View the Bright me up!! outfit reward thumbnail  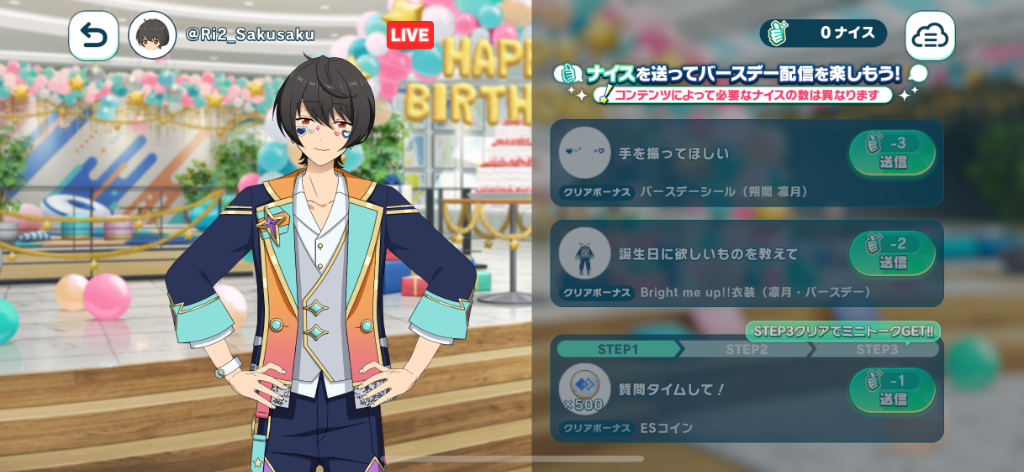point(584,254)
